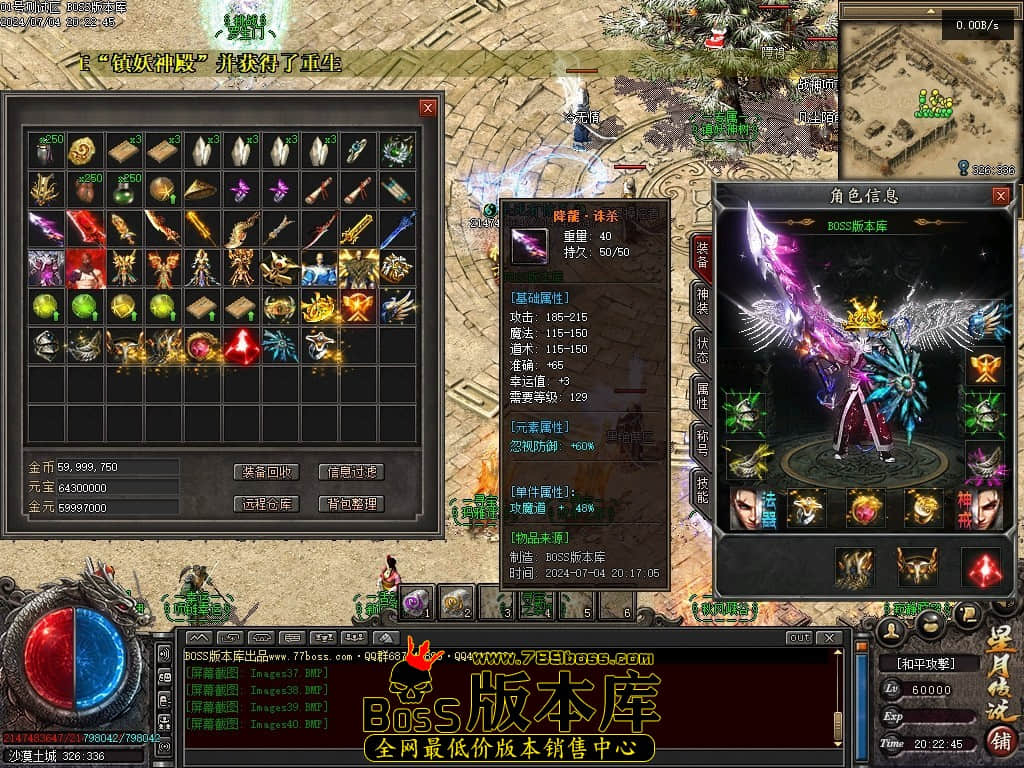Close the inventory bag window

click(428, 108)
